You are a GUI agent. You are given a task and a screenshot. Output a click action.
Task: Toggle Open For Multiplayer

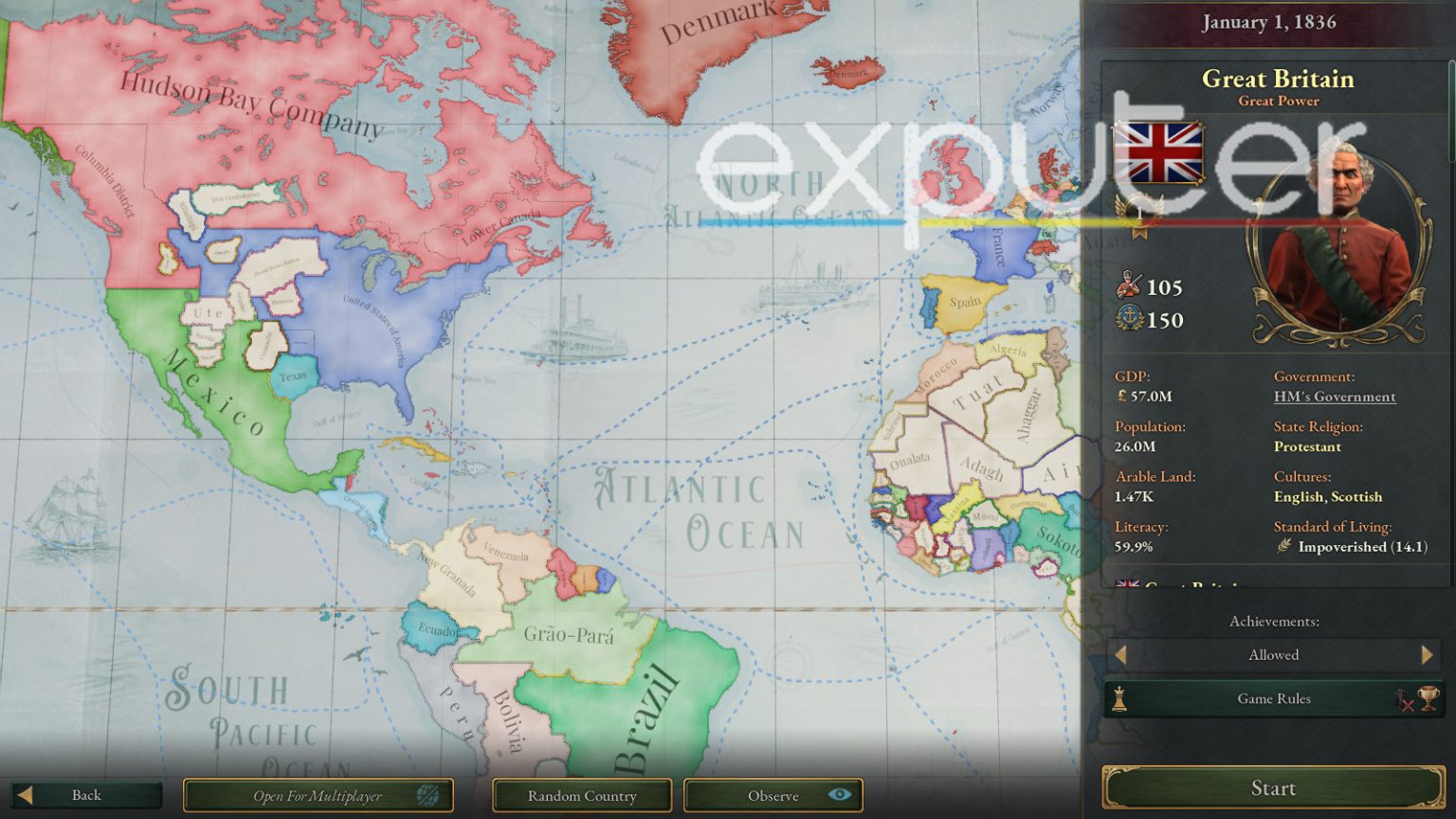click(x=318, y=796)
